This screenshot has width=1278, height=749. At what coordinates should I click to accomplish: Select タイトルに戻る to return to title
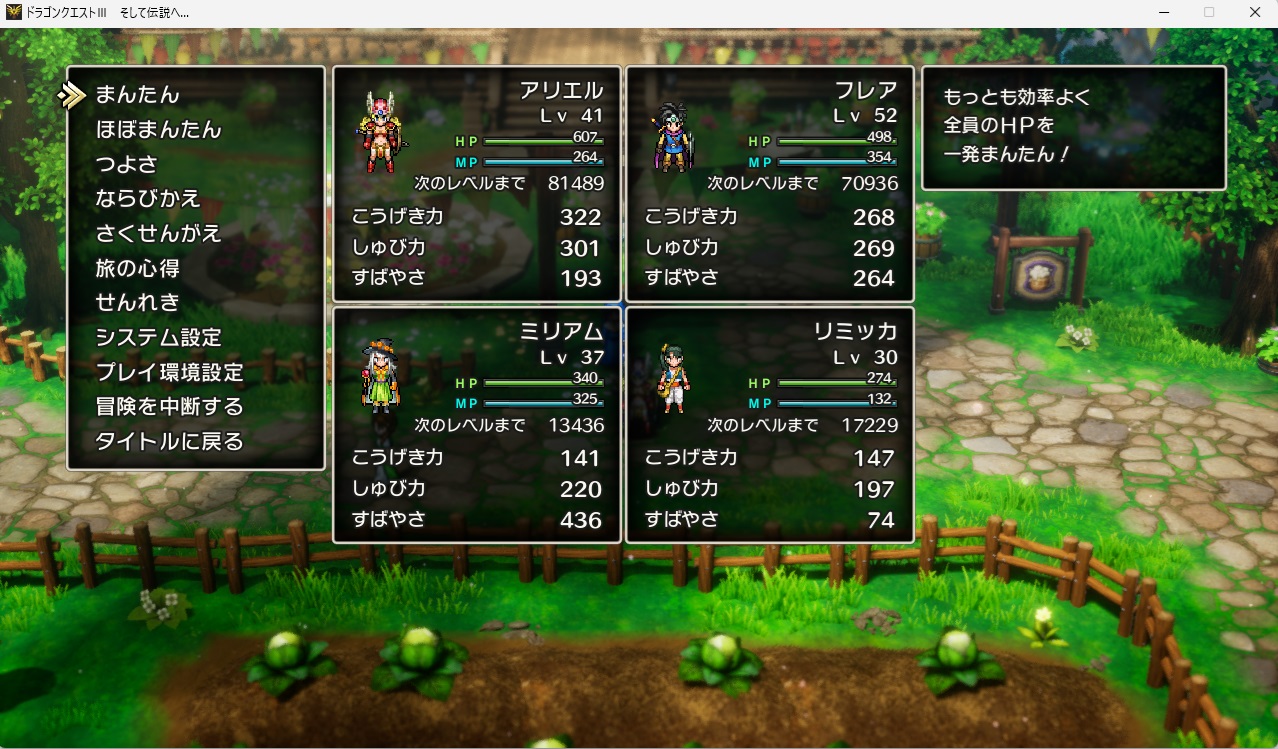[169, 441]
